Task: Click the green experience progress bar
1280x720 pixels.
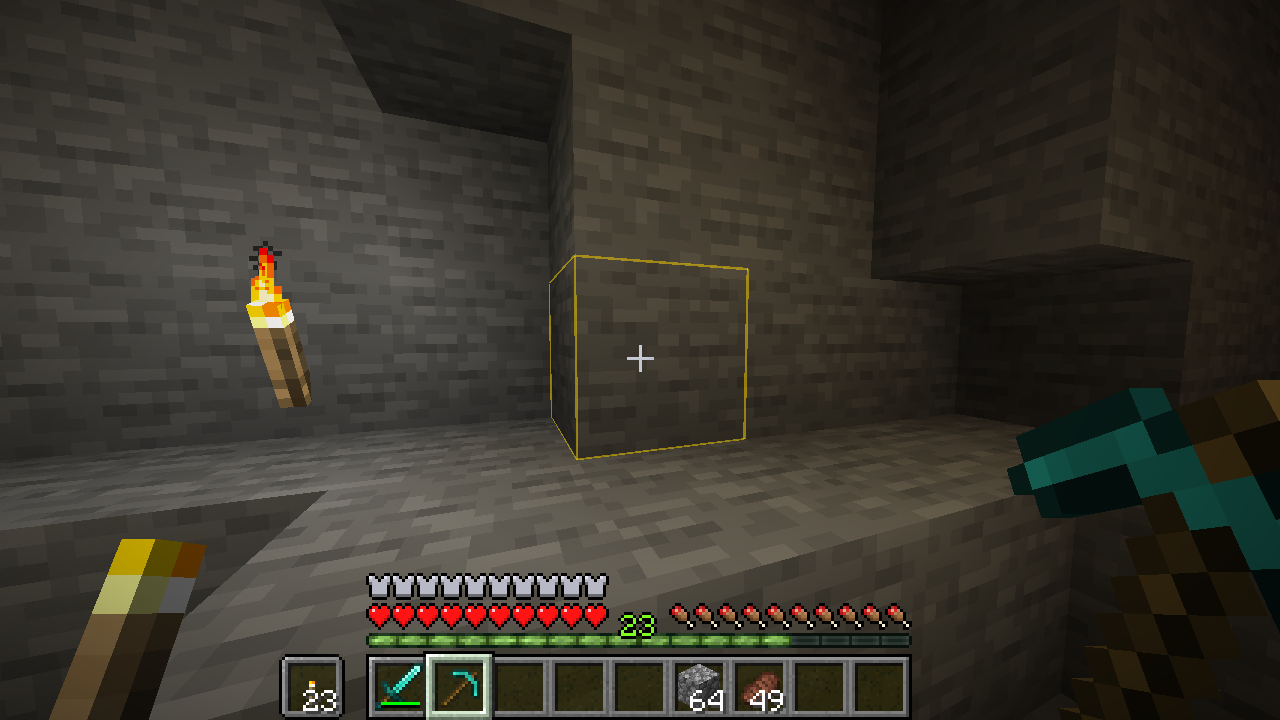Action: [500, 637]
